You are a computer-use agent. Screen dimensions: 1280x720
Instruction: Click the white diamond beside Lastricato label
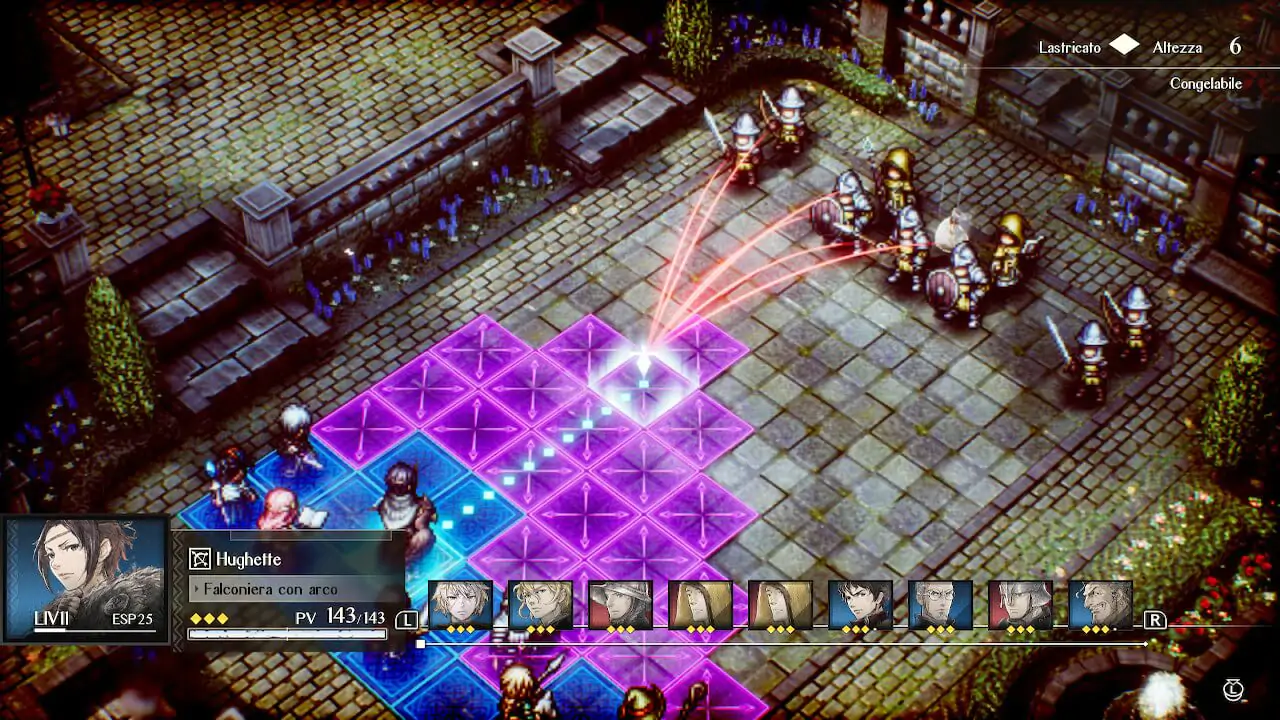tap(1124, 46)
